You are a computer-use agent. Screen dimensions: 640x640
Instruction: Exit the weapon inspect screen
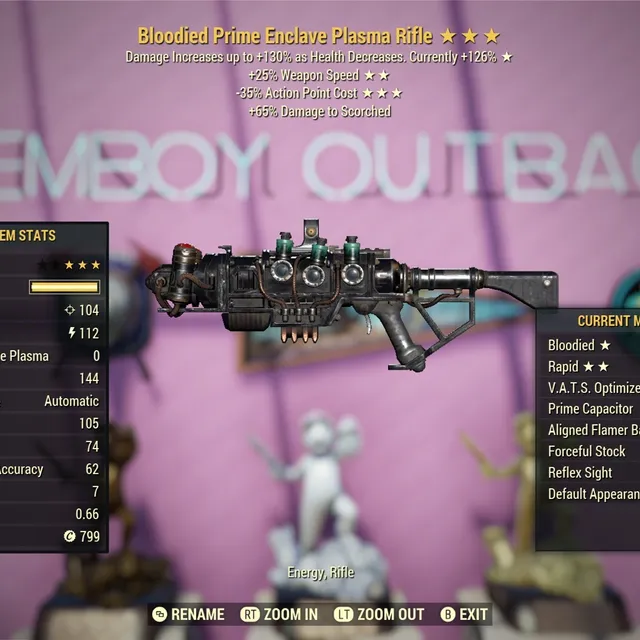(x=465, y=614)
